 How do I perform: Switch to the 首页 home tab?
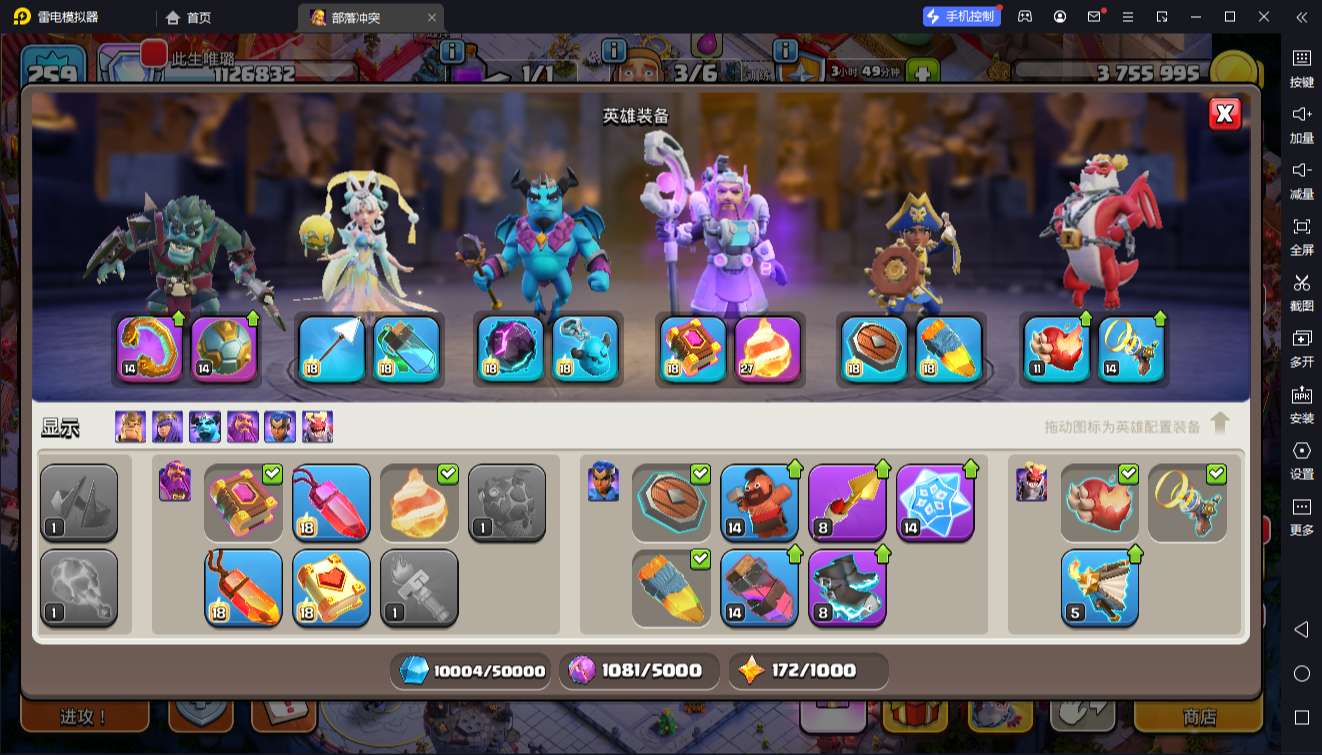point(189,17)
